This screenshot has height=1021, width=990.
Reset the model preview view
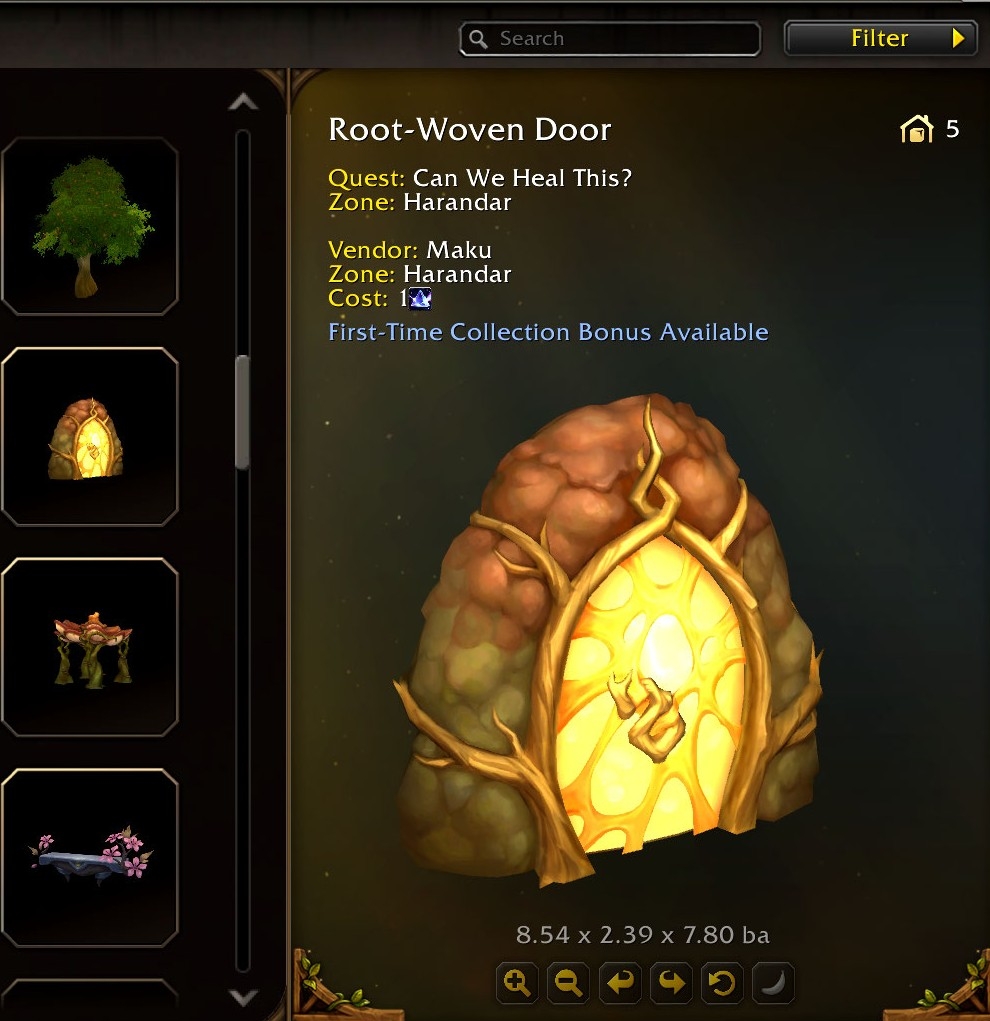[722, 983]
